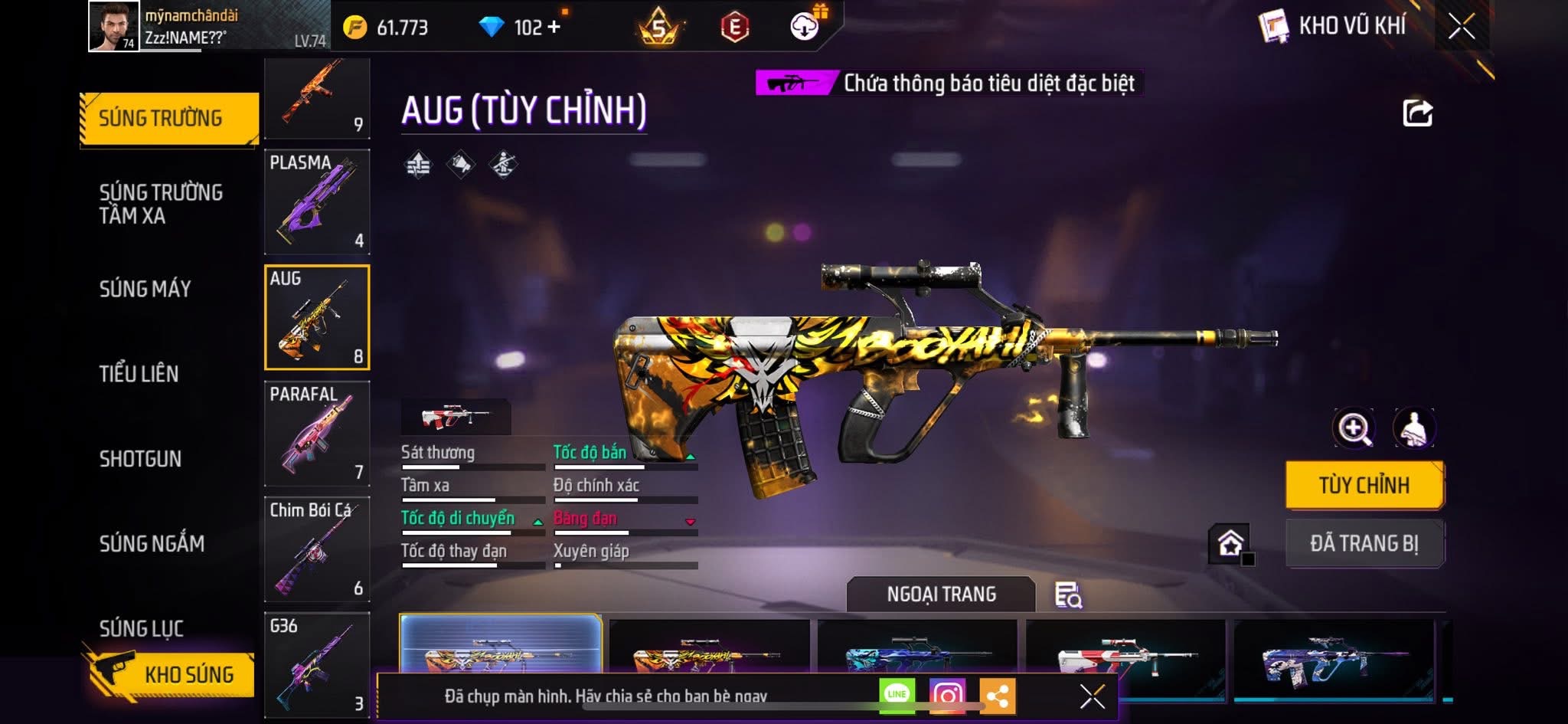Add diamonds with the plus button
The image size is (1568, 724).
tap(554, 28)
